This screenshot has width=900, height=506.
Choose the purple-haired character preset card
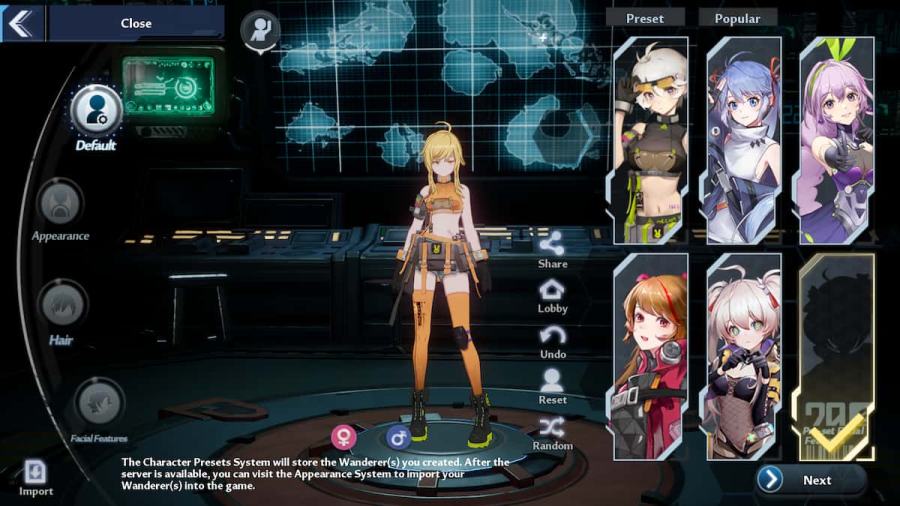[x=836, y=140]
